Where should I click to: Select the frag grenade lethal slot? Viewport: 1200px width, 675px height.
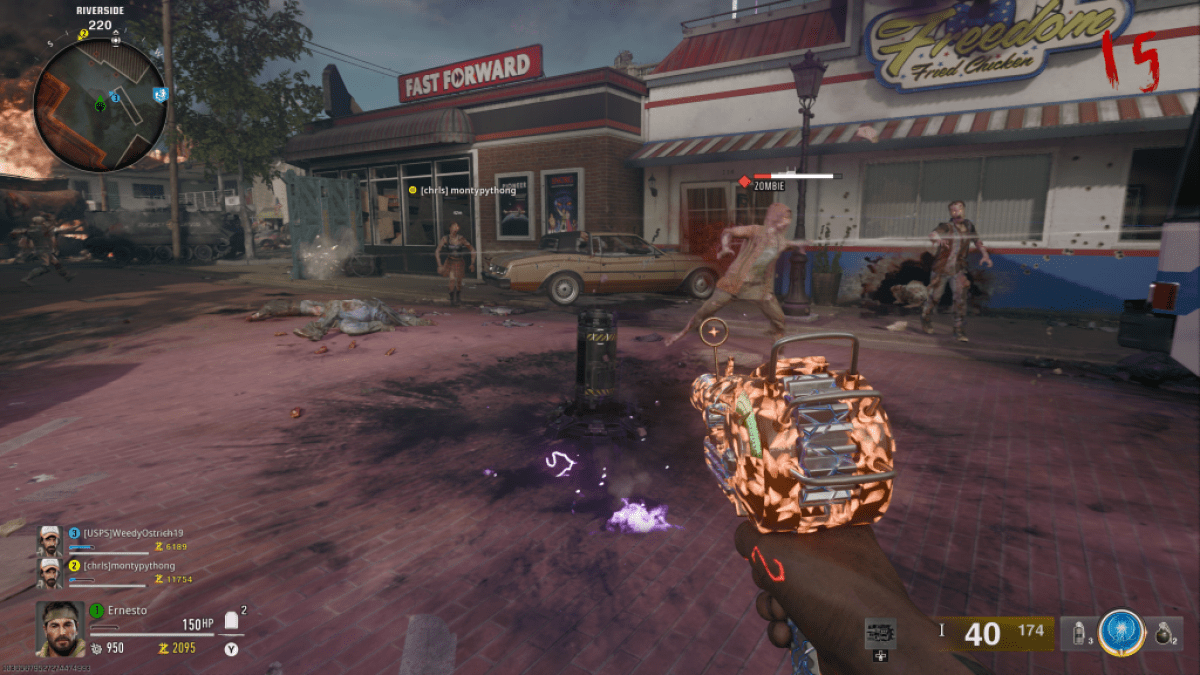tap(1163, 632)
